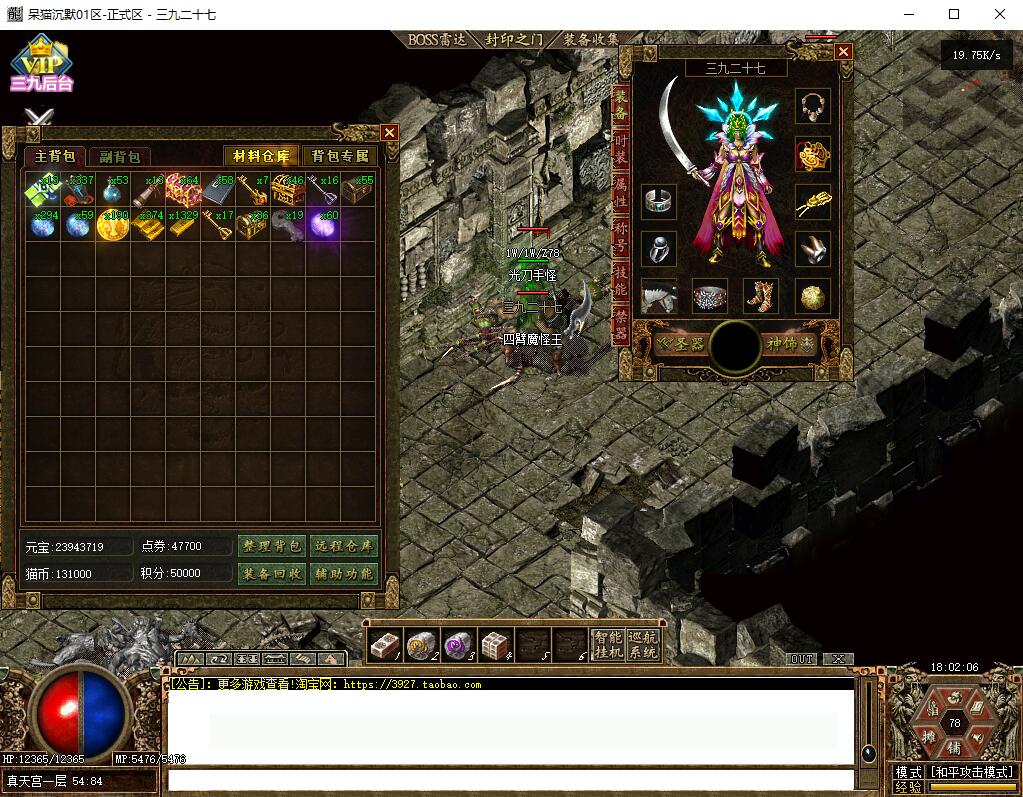
Task: Select the gold coin item stack x190
Action: [x=111, y=225]
